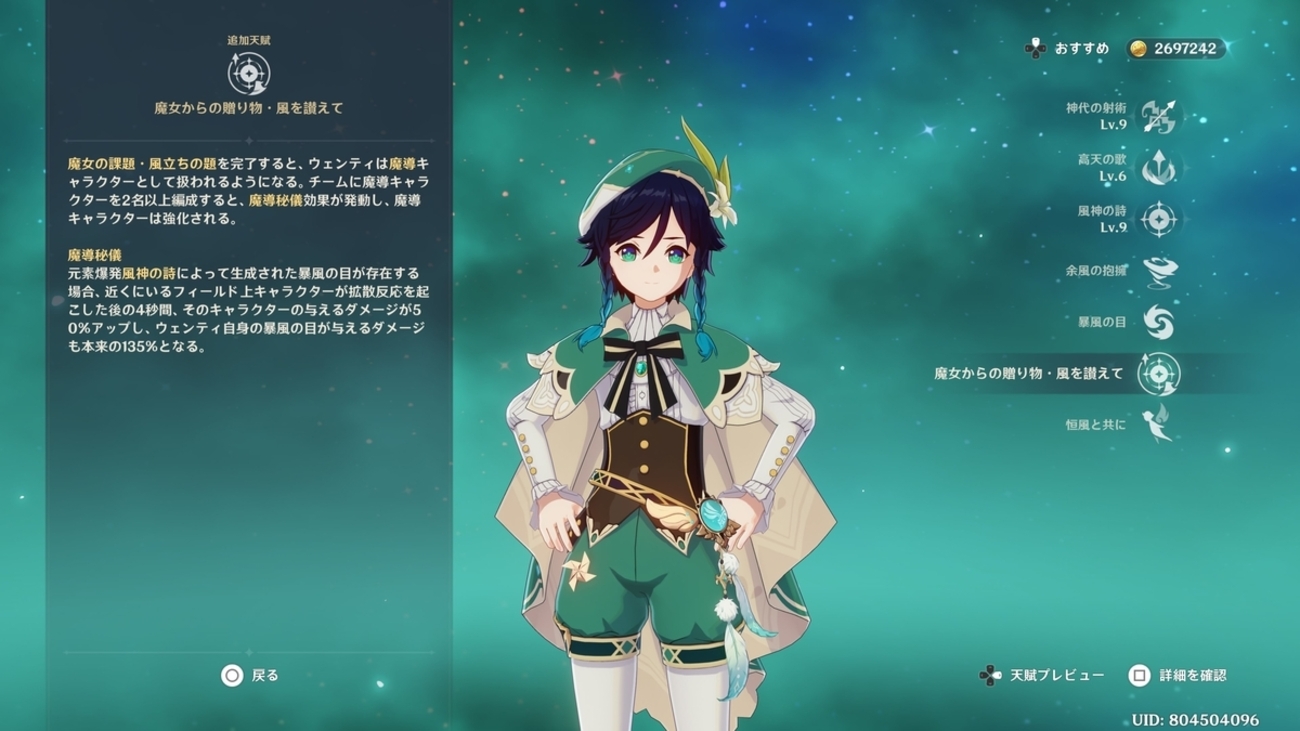
Task: Click 詳細を確認 to view details
Action: click(1178, 676)
